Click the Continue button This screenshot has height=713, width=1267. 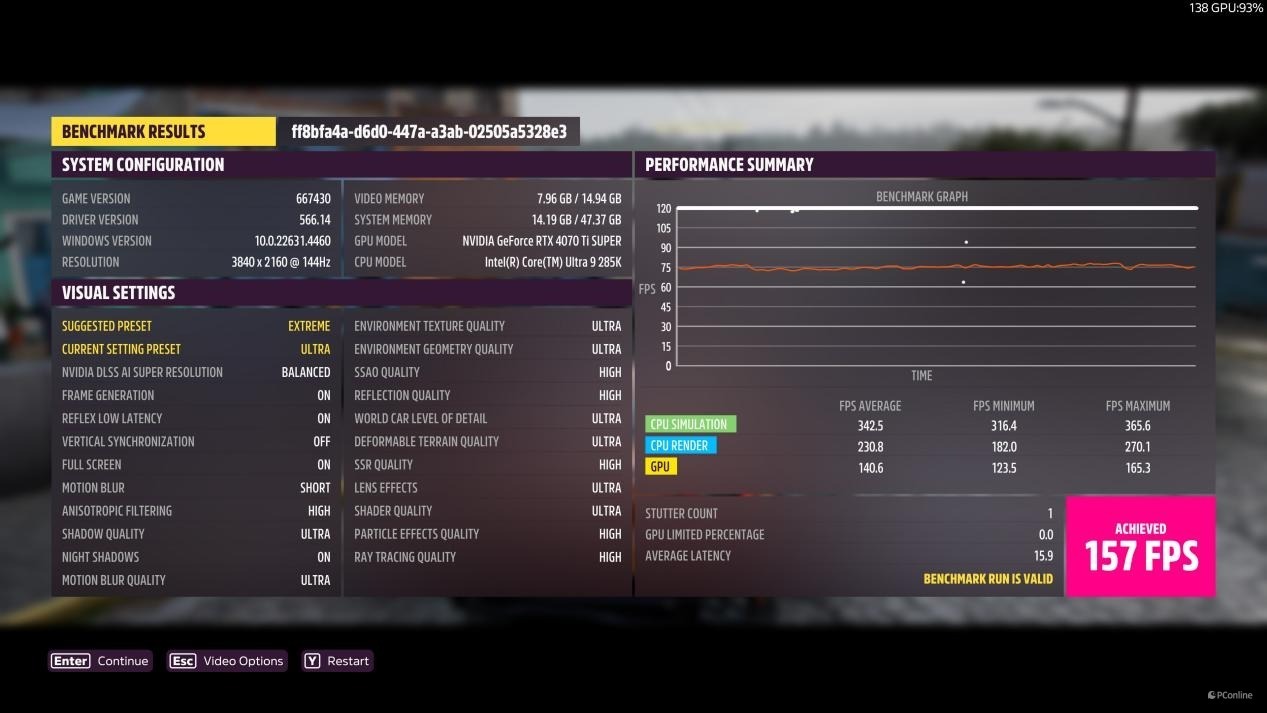101,661
